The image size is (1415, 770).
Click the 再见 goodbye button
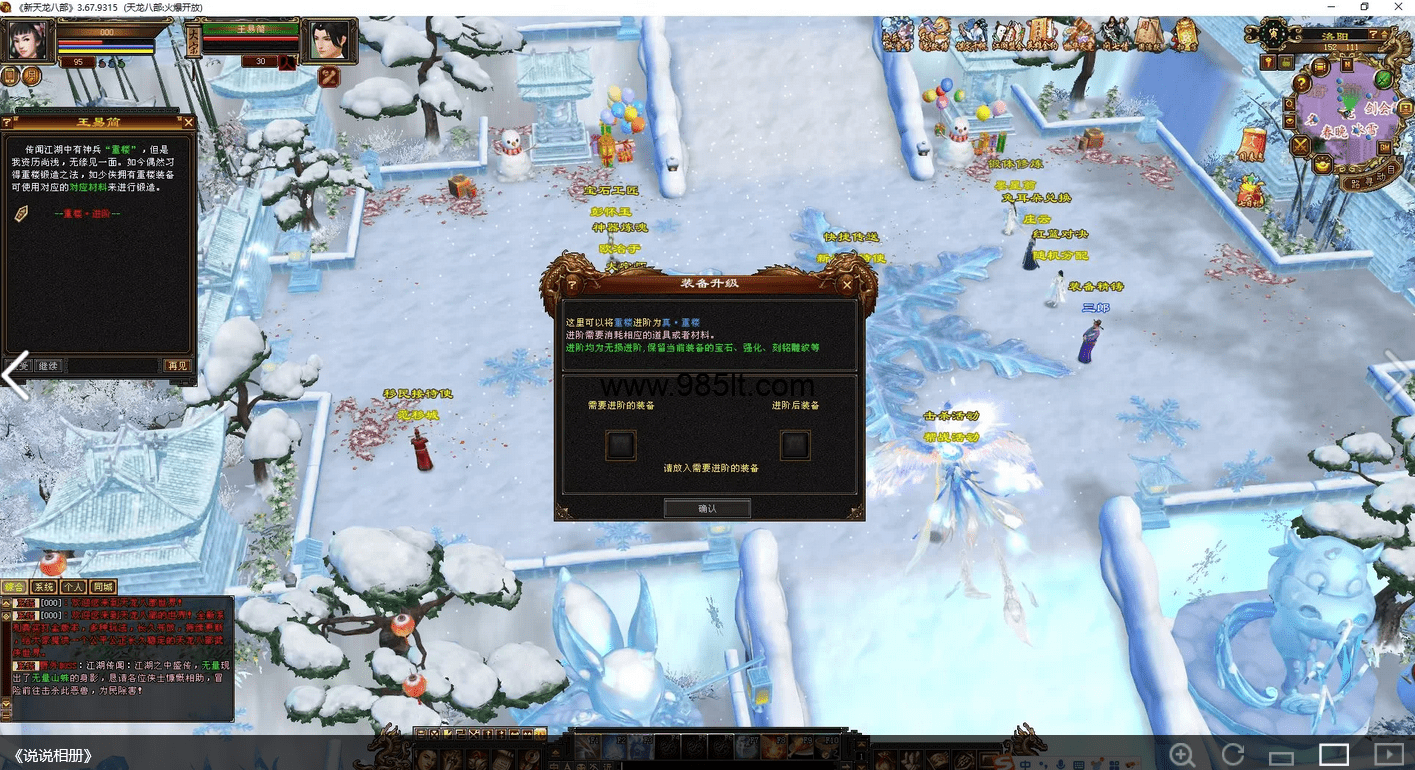tap(177, 366)
